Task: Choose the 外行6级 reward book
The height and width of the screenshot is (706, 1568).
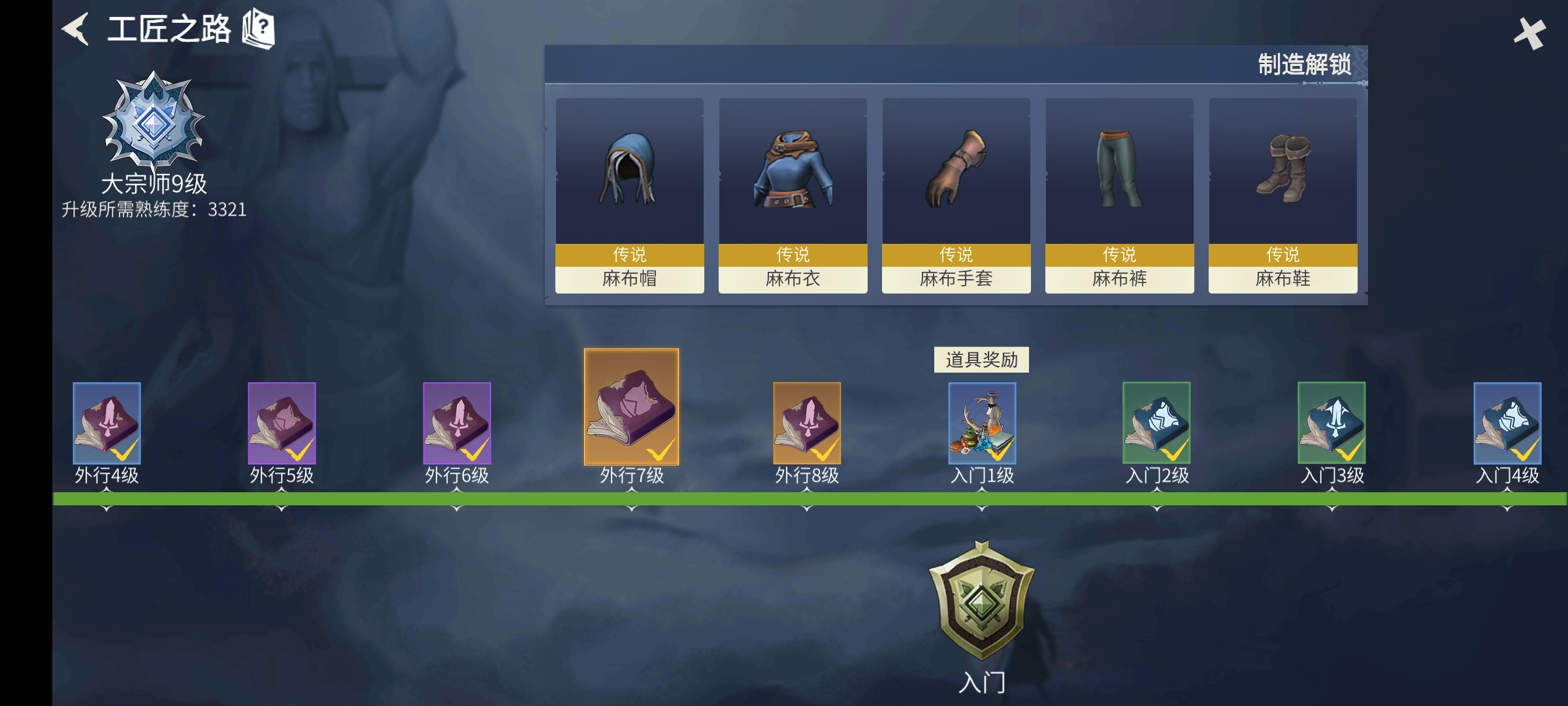Action: (x=457, y=424)
